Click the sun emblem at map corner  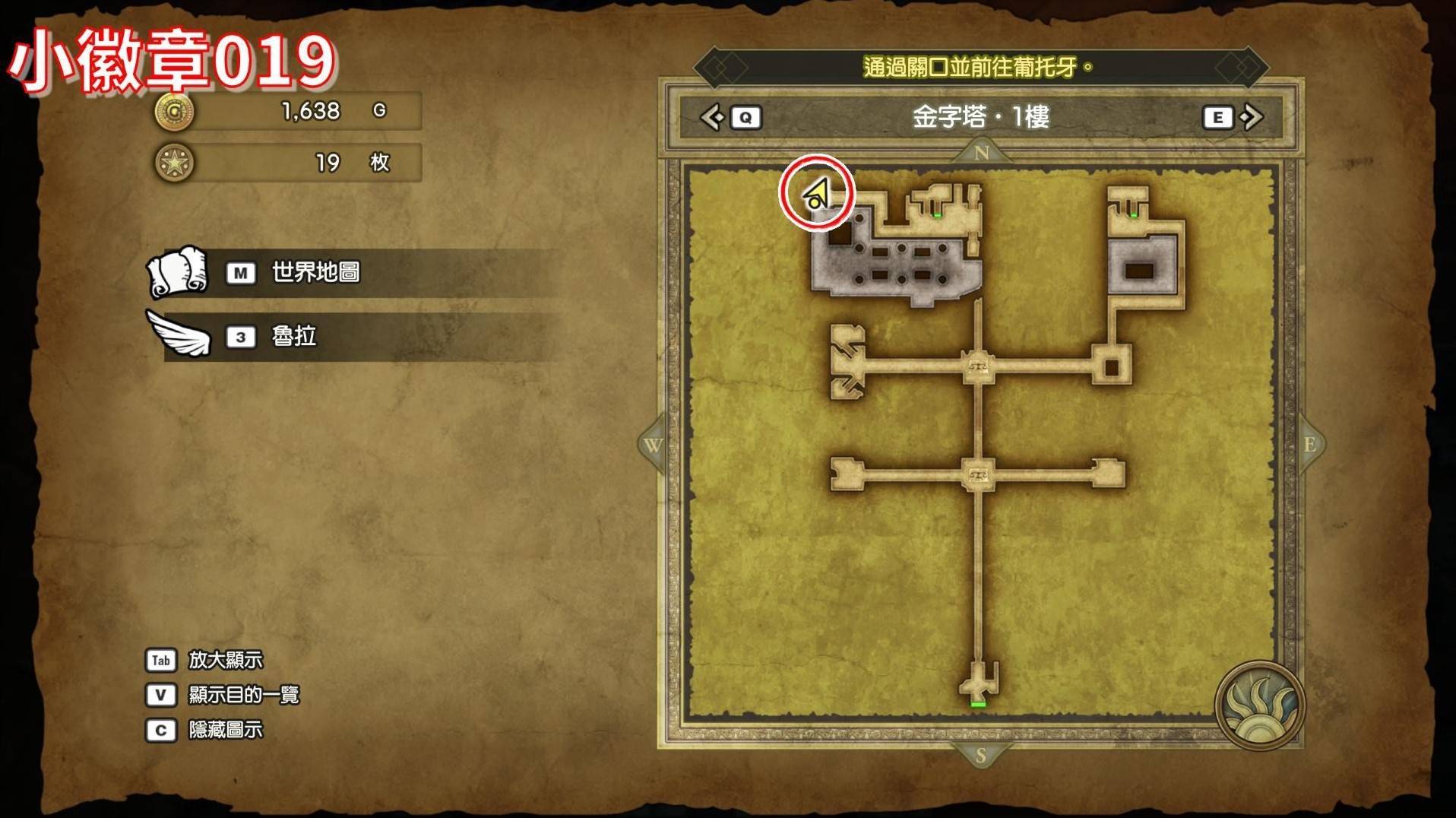tap(1259, 705)
